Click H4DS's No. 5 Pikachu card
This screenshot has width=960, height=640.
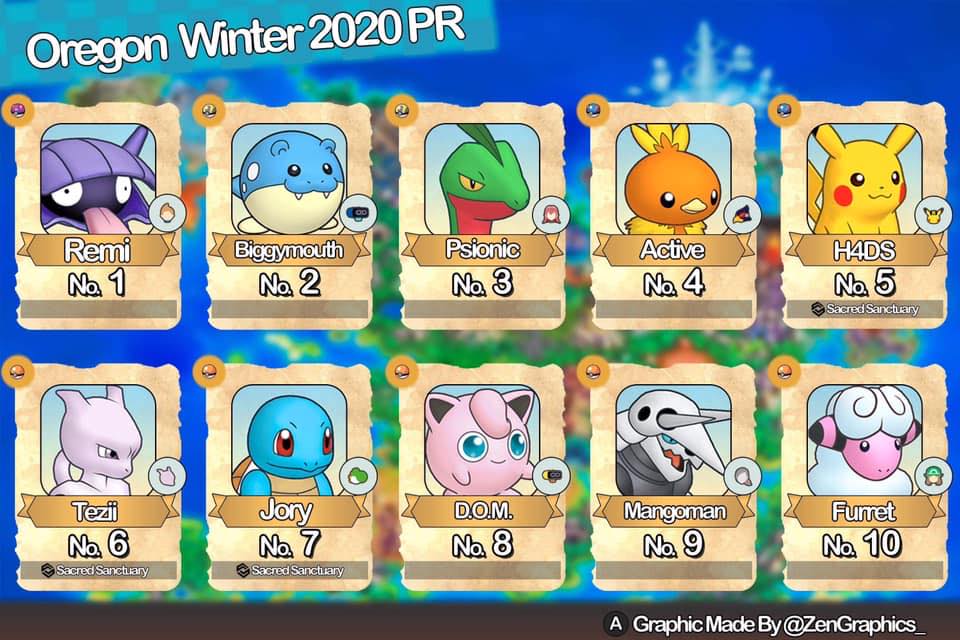pyautogui.click(x=863, y=212)
